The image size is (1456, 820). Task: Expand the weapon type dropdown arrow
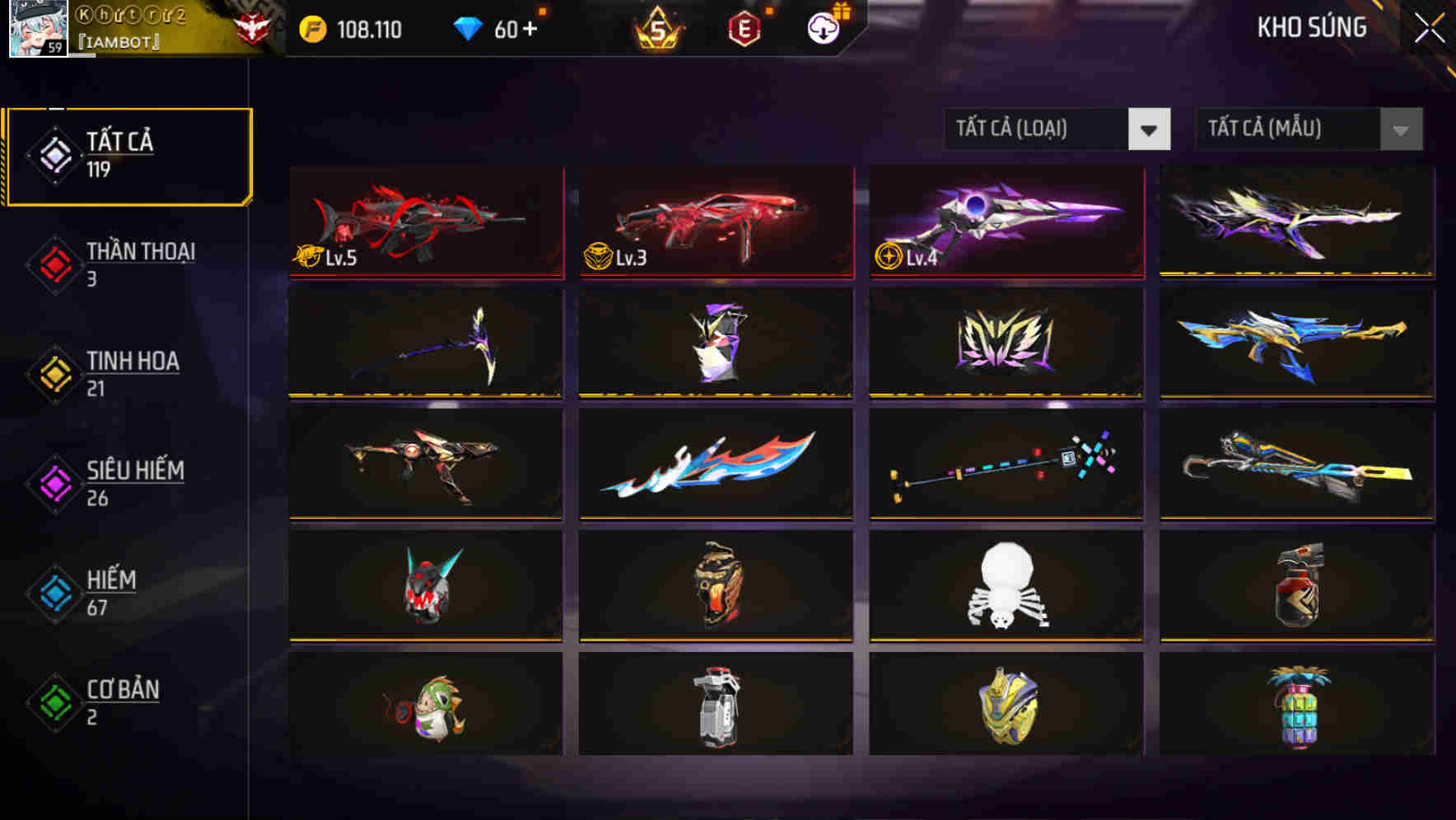pyautogui.click(x=1149, y=129)
